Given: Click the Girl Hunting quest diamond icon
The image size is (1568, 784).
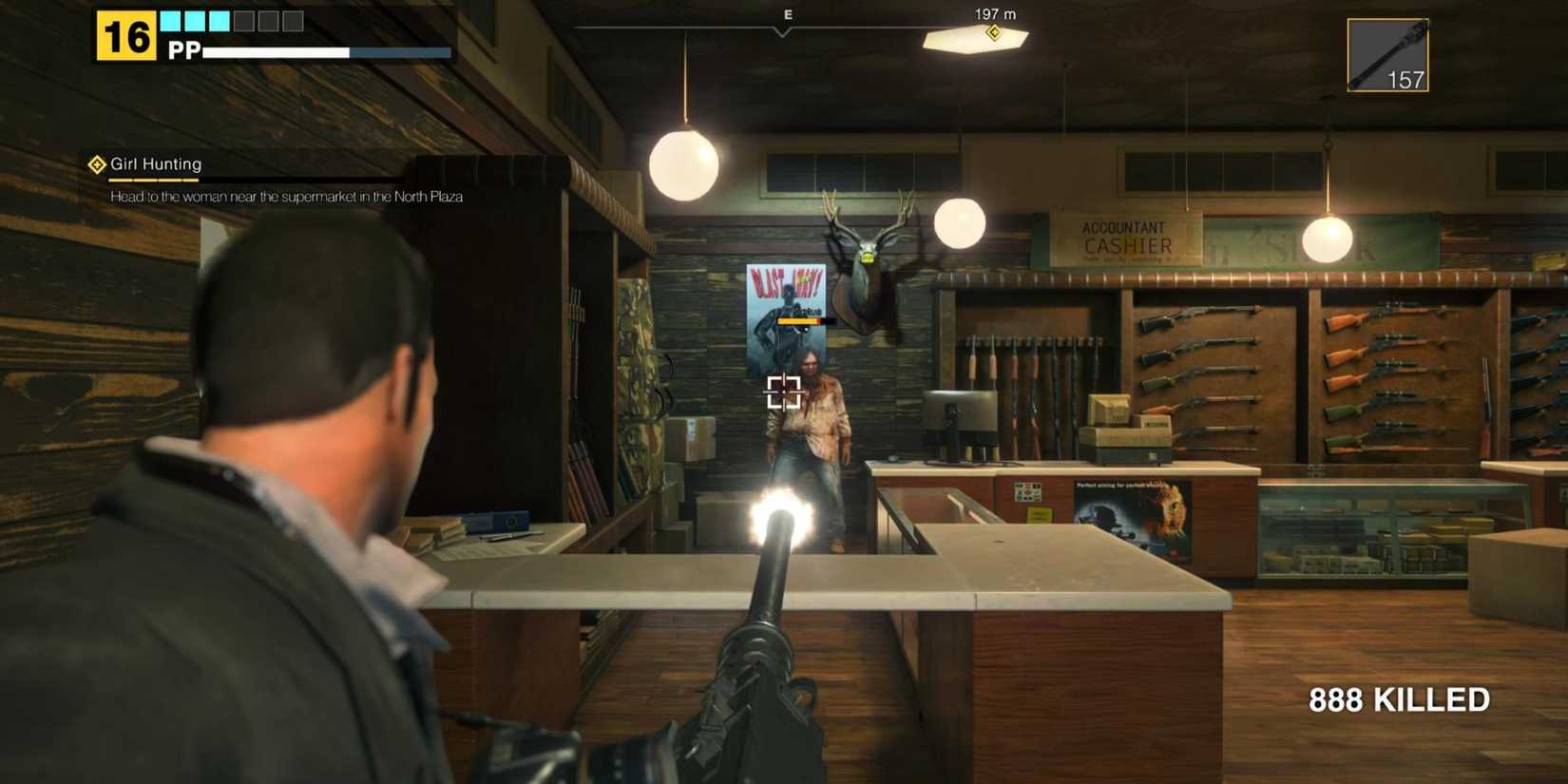Looking at the screenshot, I should click(96, 163).
